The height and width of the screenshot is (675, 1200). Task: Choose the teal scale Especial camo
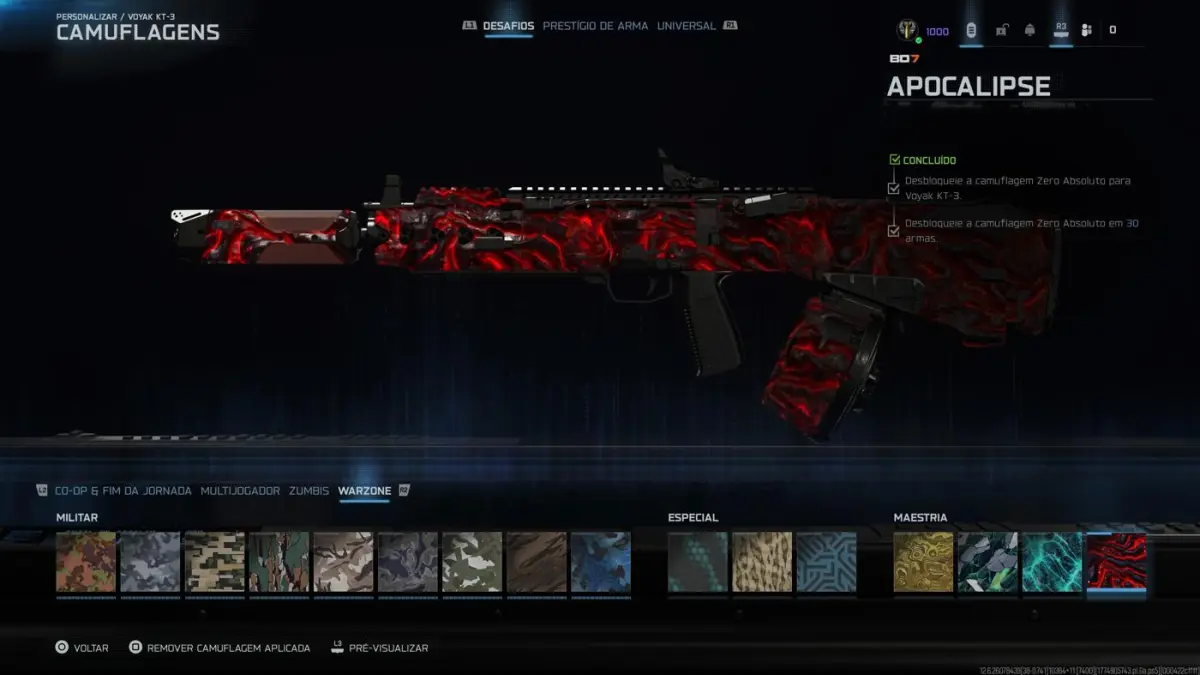click(698, 562)
